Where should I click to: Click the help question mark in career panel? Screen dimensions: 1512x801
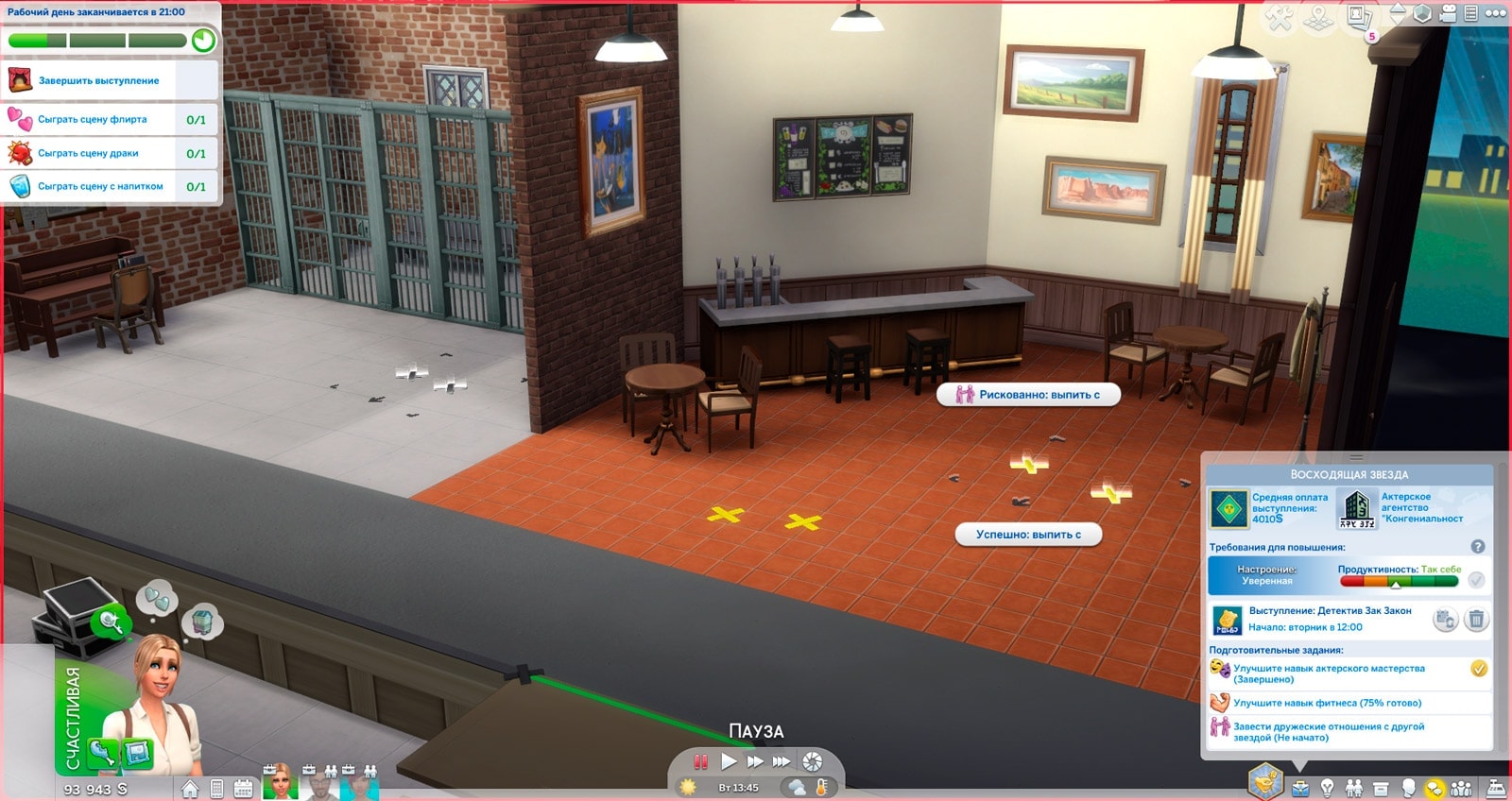coord(1478,547)
